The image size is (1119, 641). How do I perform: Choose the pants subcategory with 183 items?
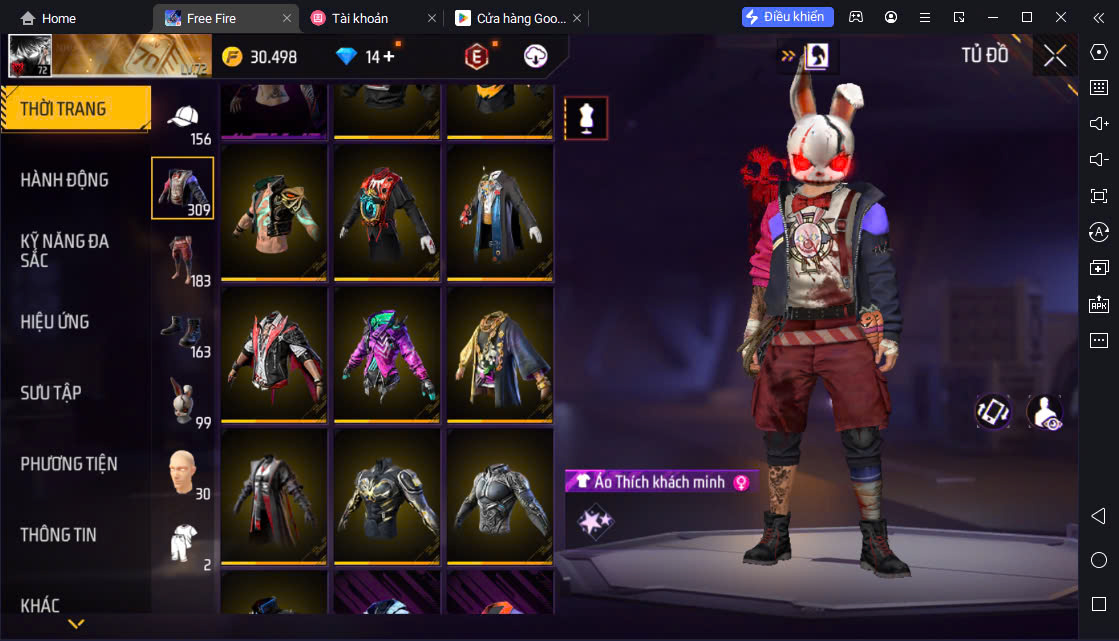click(x=183, y=259)
